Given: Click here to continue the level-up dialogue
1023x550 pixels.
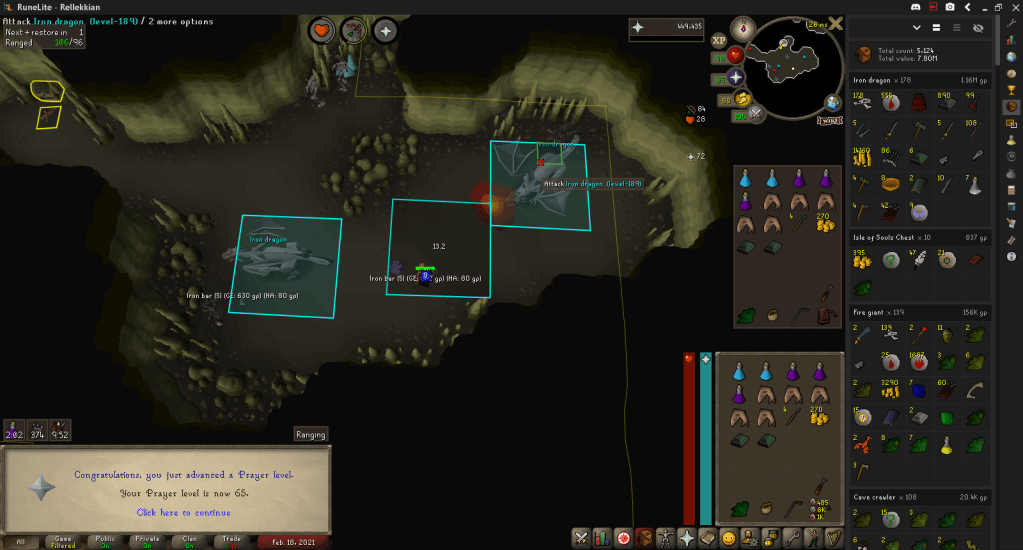Looking at the screenshot, I should (183, 512).
